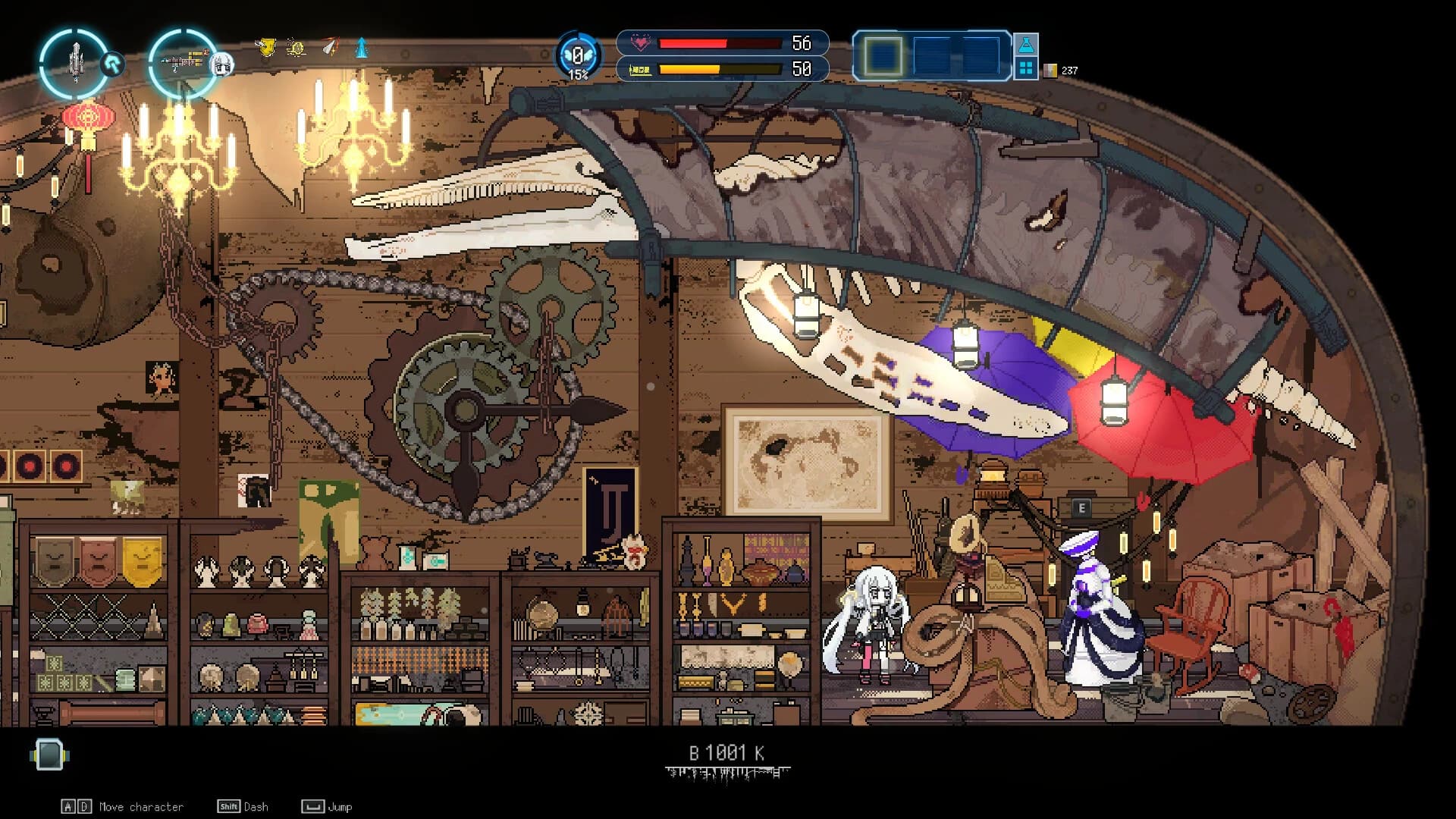Click the blue upward arrow buff icon
This screenshot has height=819, width=1456.
tap(362, 49)
